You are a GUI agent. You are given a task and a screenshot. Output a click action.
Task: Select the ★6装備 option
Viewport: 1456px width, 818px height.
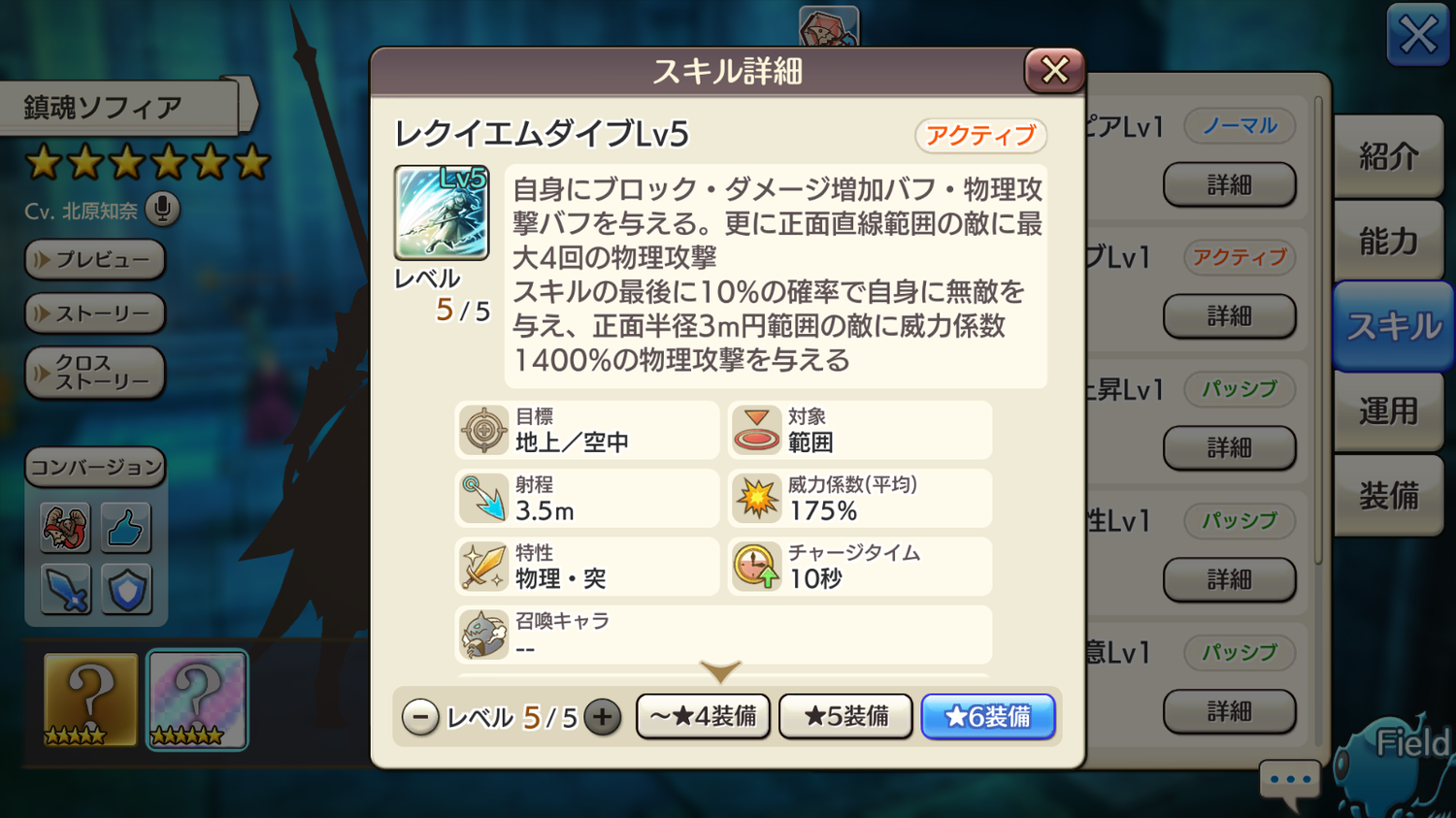tap(988, 716)
